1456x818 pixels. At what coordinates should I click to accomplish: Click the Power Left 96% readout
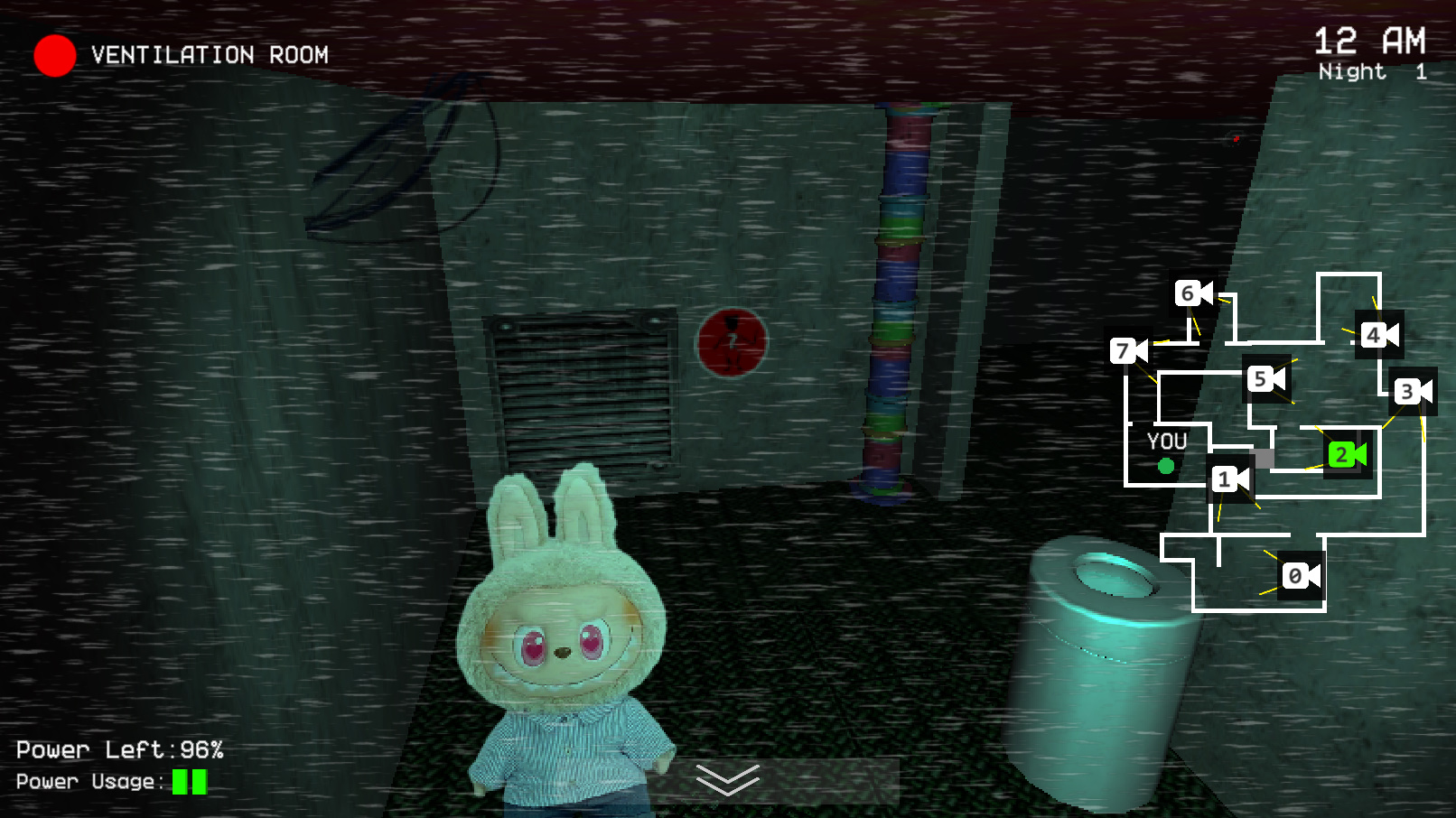122,748
